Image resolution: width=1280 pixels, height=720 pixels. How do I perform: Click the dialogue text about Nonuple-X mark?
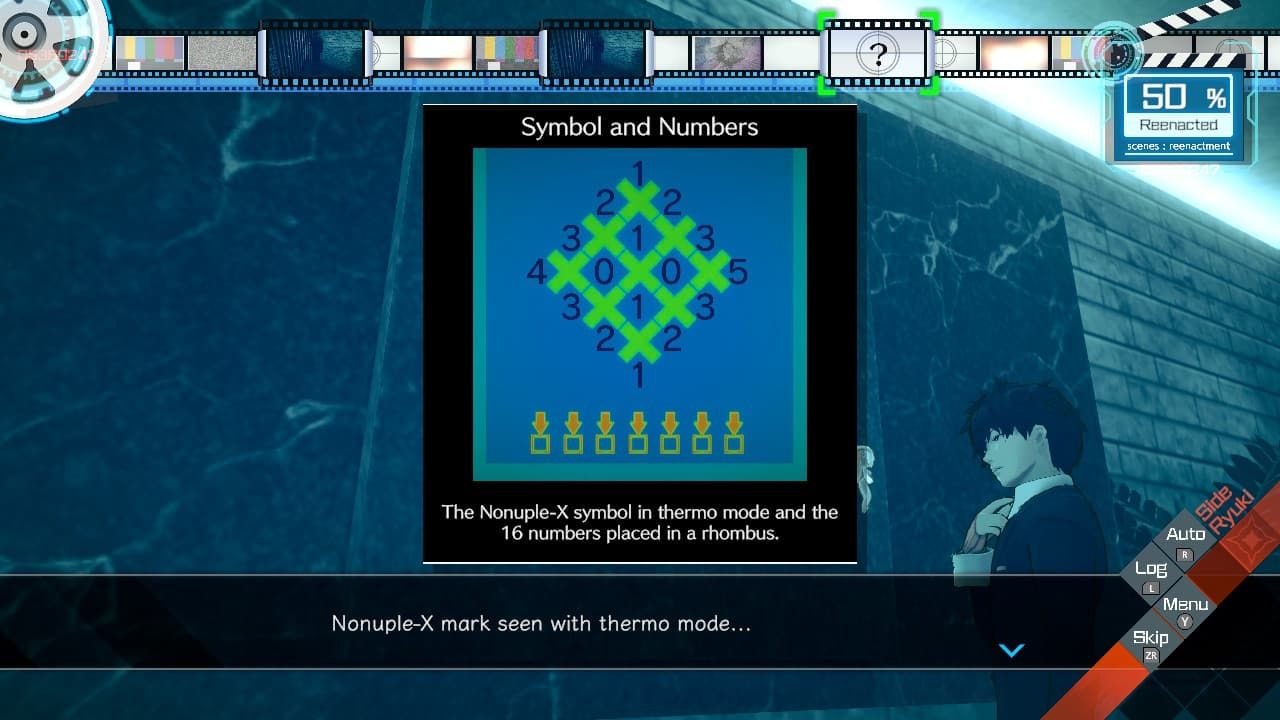(x=547, y=624)
